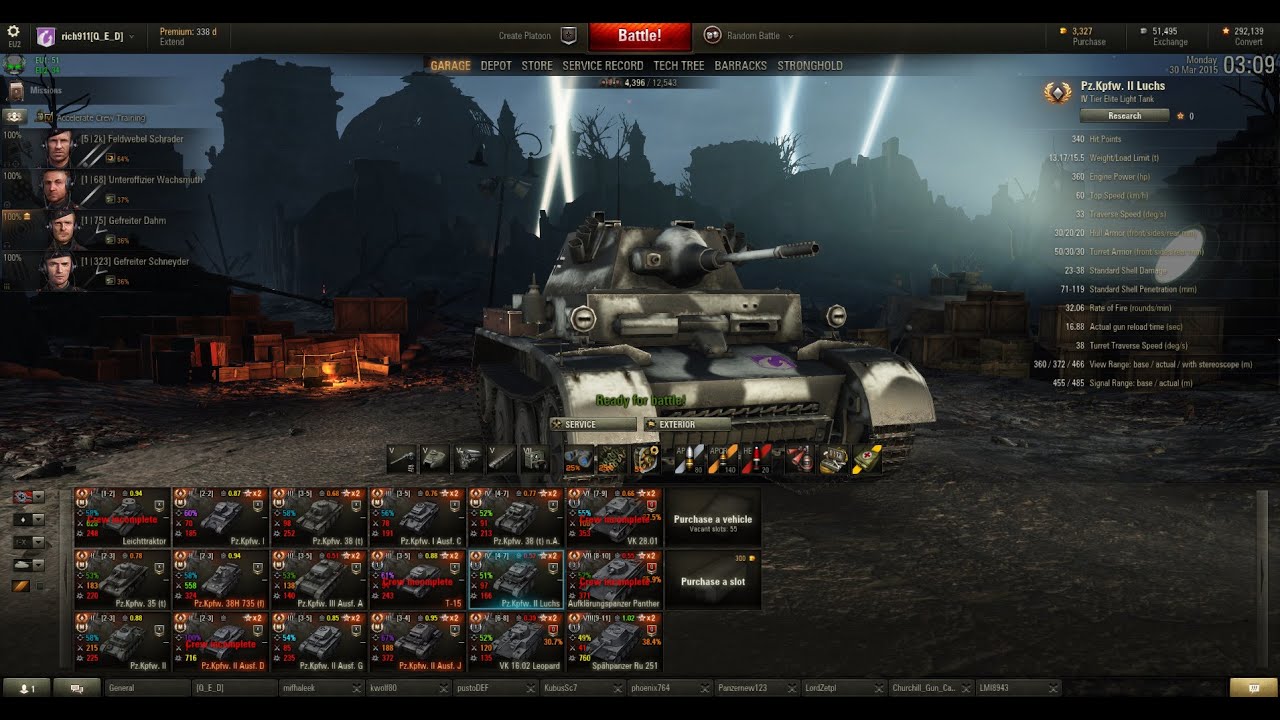Screen dimensions: 1280x720
Task: Click Purchase a slot
Action: point(712,581)
